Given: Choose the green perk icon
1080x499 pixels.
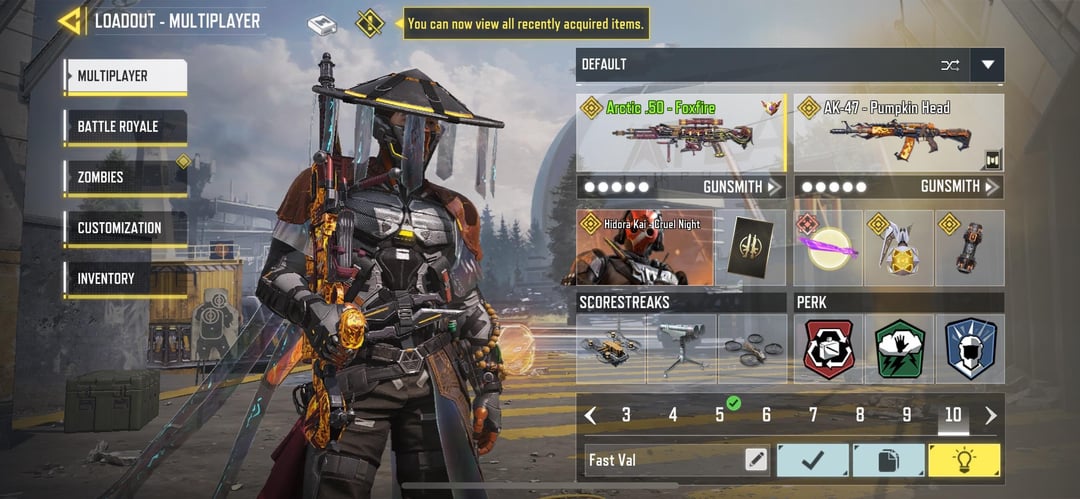Looking at the screenshot, I should tap(899, 349).
